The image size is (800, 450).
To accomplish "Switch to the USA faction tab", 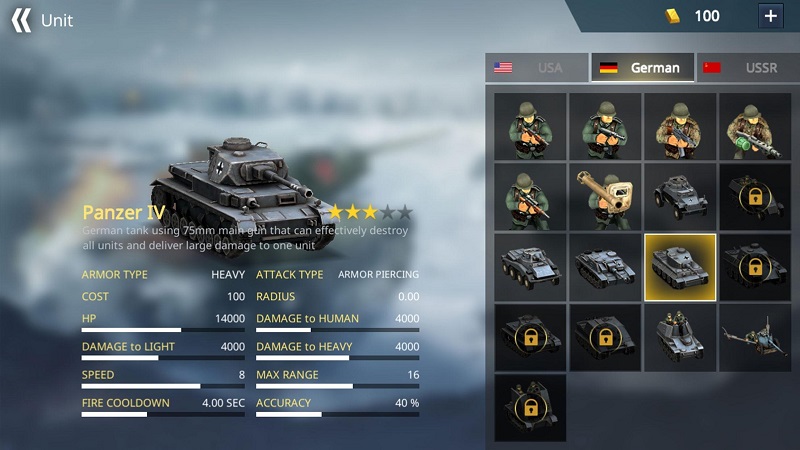I will (537, 68).
